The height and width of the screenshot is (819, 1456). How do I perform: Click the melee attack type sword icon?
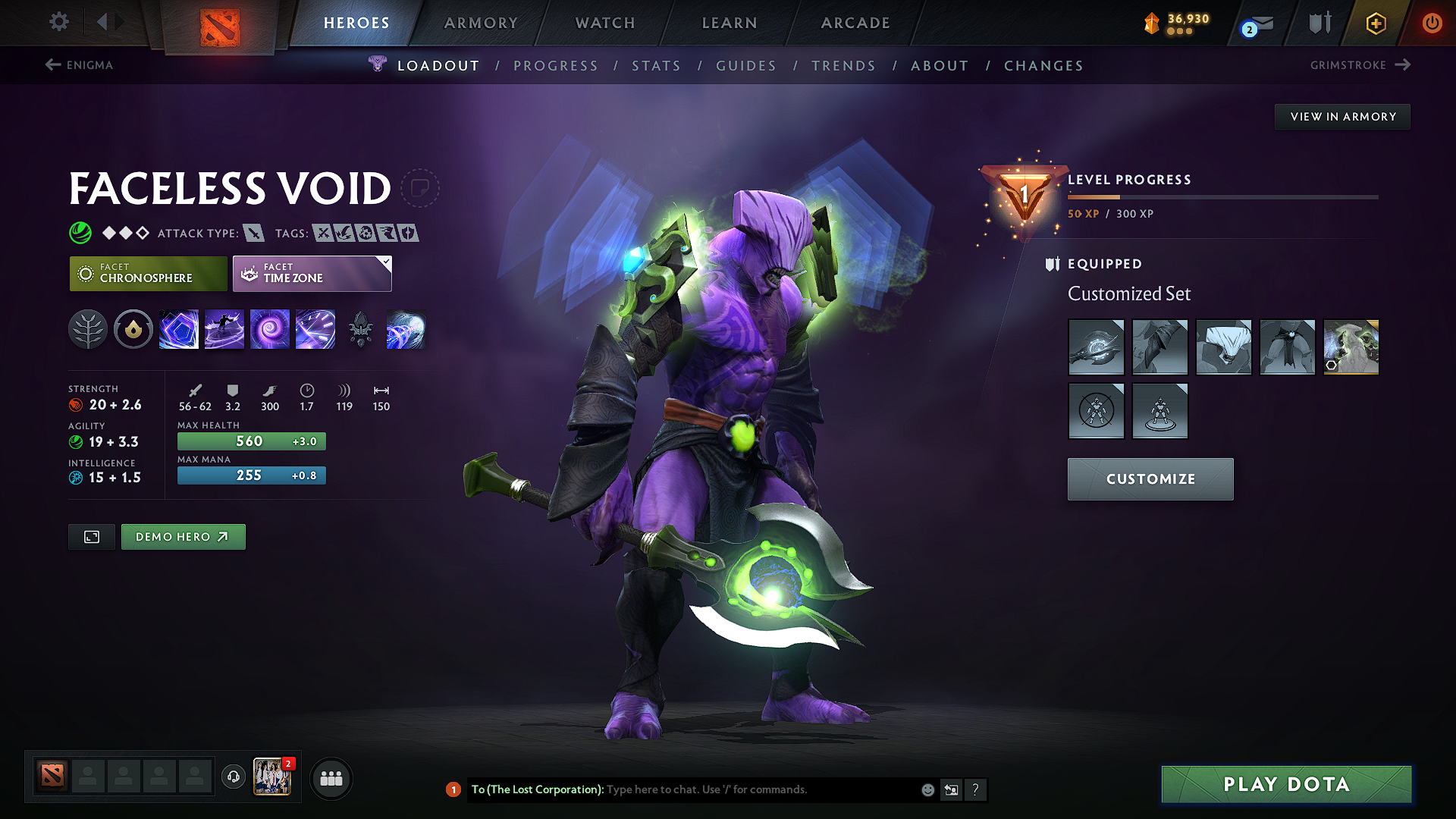coord(255,233)
